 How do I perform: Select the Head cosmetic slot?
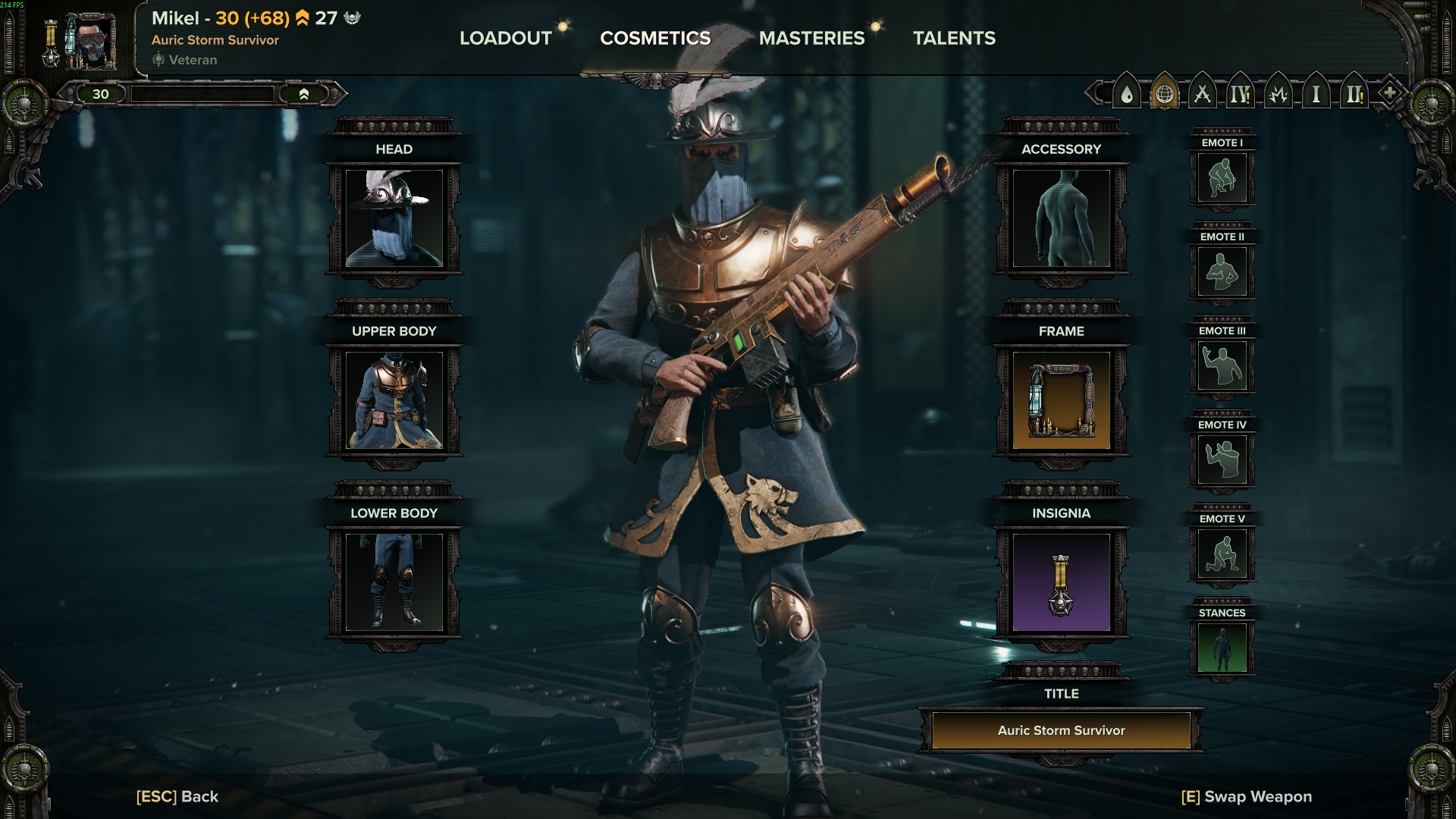(x=394, y=218)
